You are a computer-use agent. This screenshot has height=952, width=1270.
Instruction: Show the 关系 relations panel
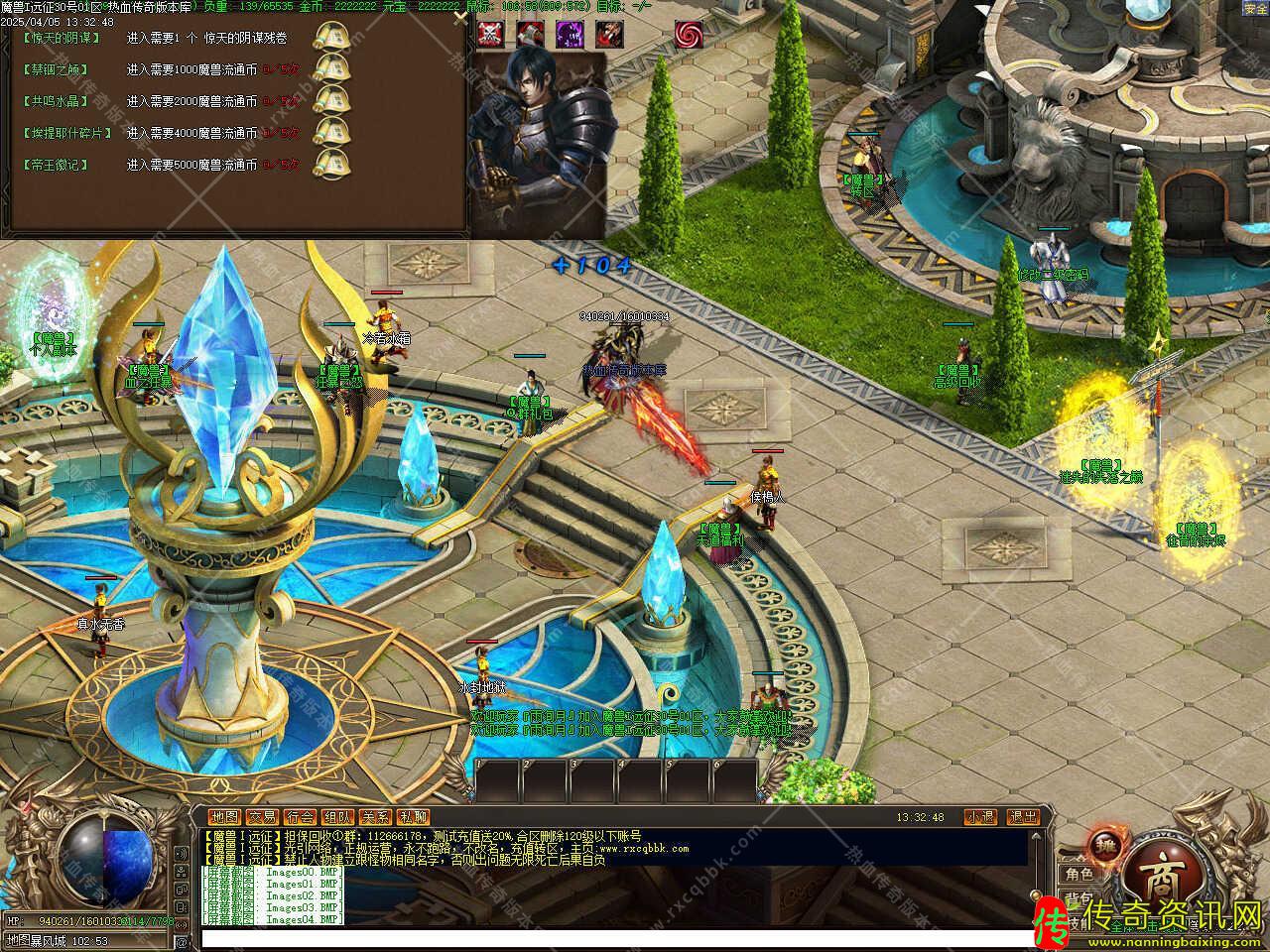(375, 817)
